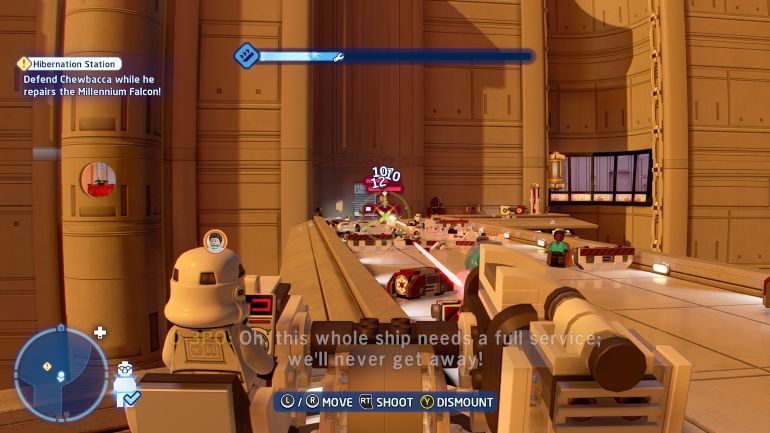Open the Hibernation Station objective tracker
The image size is (770, 433).
point(70,63)
